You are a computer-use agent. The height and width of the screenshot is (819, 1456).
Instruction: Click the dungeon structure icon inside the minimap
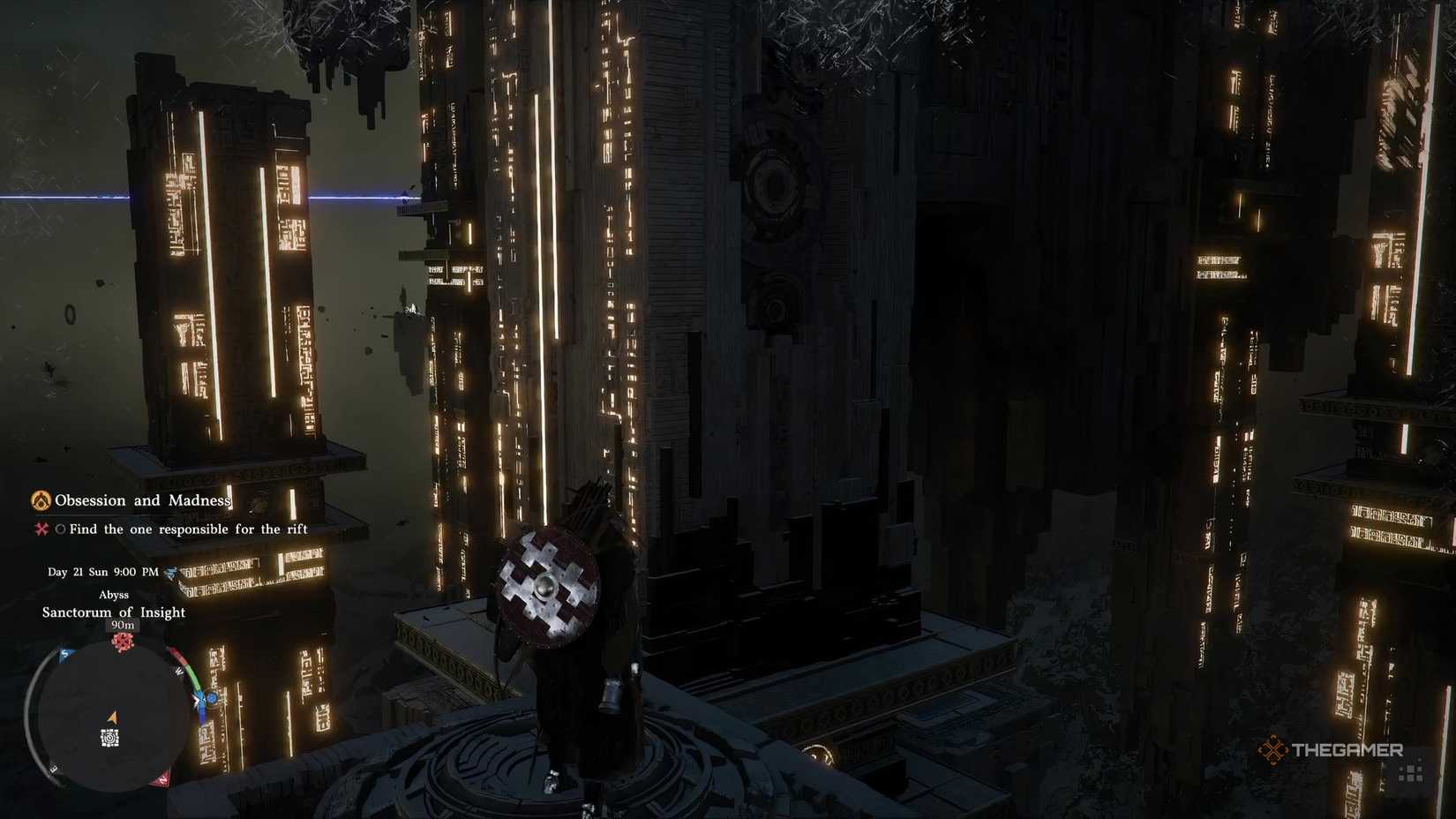tap(109, 739)
